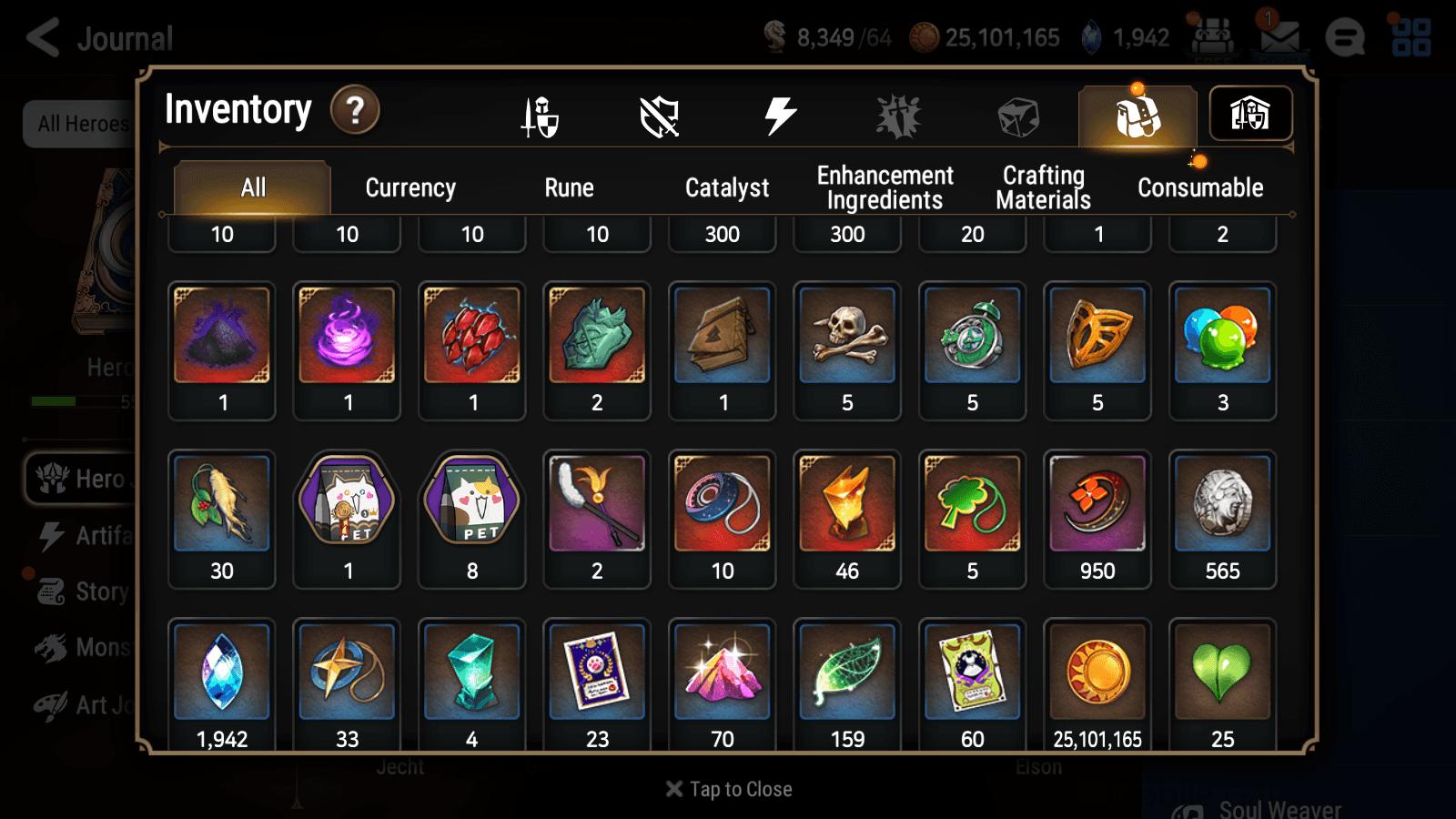1456x819 pixels.
Task: Select the rune cube category icon
Action: pos(1017,116)
